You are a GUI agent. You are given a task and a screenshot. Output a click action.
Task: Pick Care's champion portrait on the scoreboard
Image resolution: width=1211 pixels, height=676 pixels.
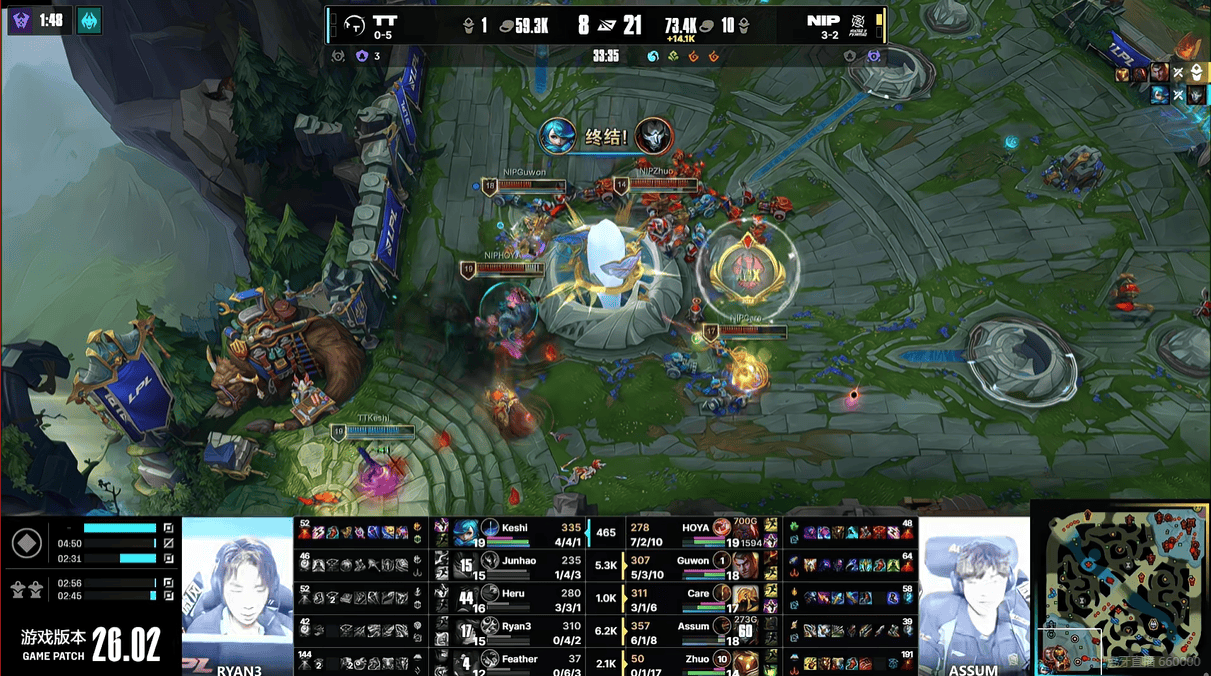pyautogui.click(x=743, y=597)
